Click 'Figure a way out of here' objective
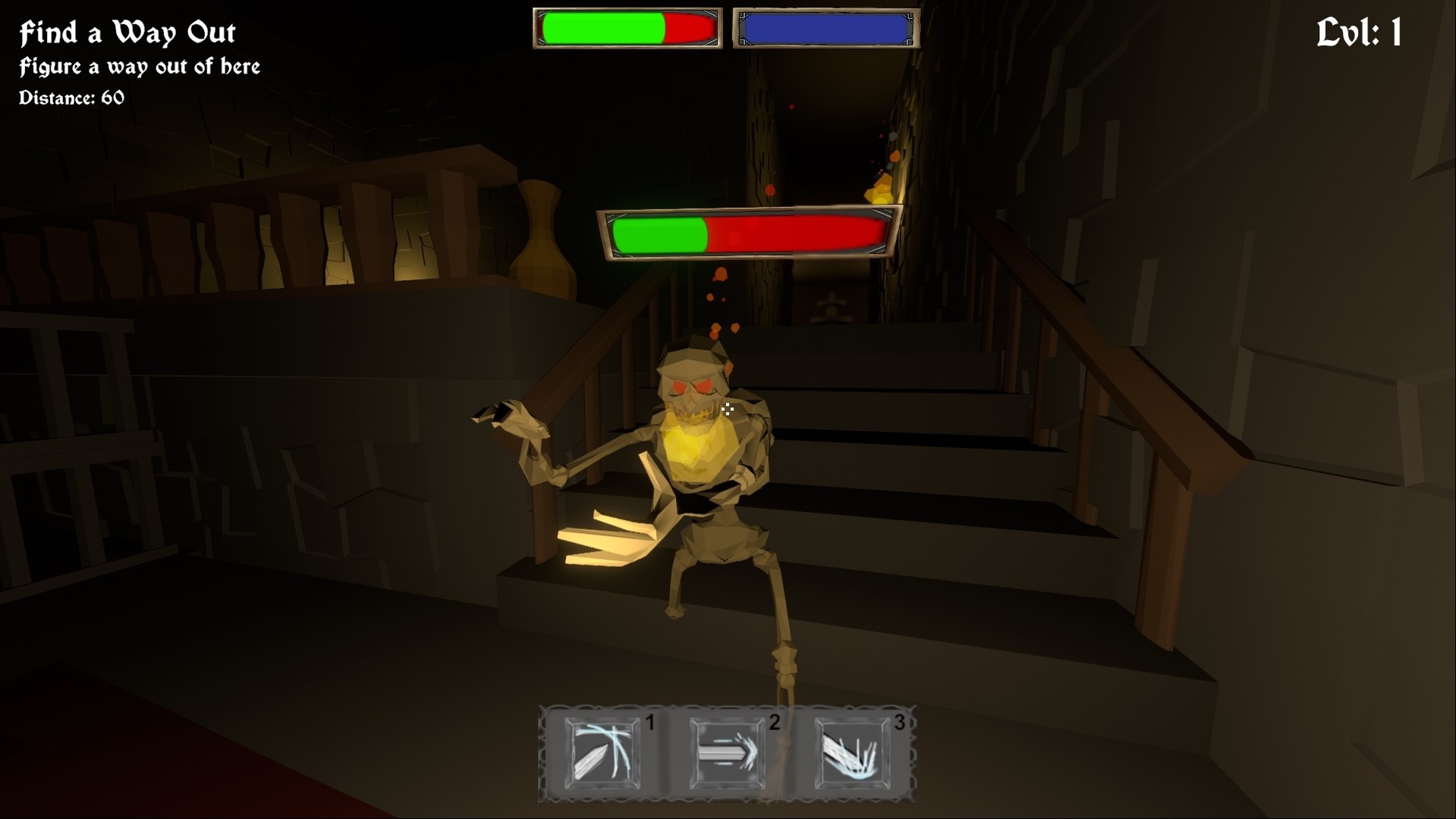Image resolution: width=1456 pixels, height=819 pixels. click(139, 67)
